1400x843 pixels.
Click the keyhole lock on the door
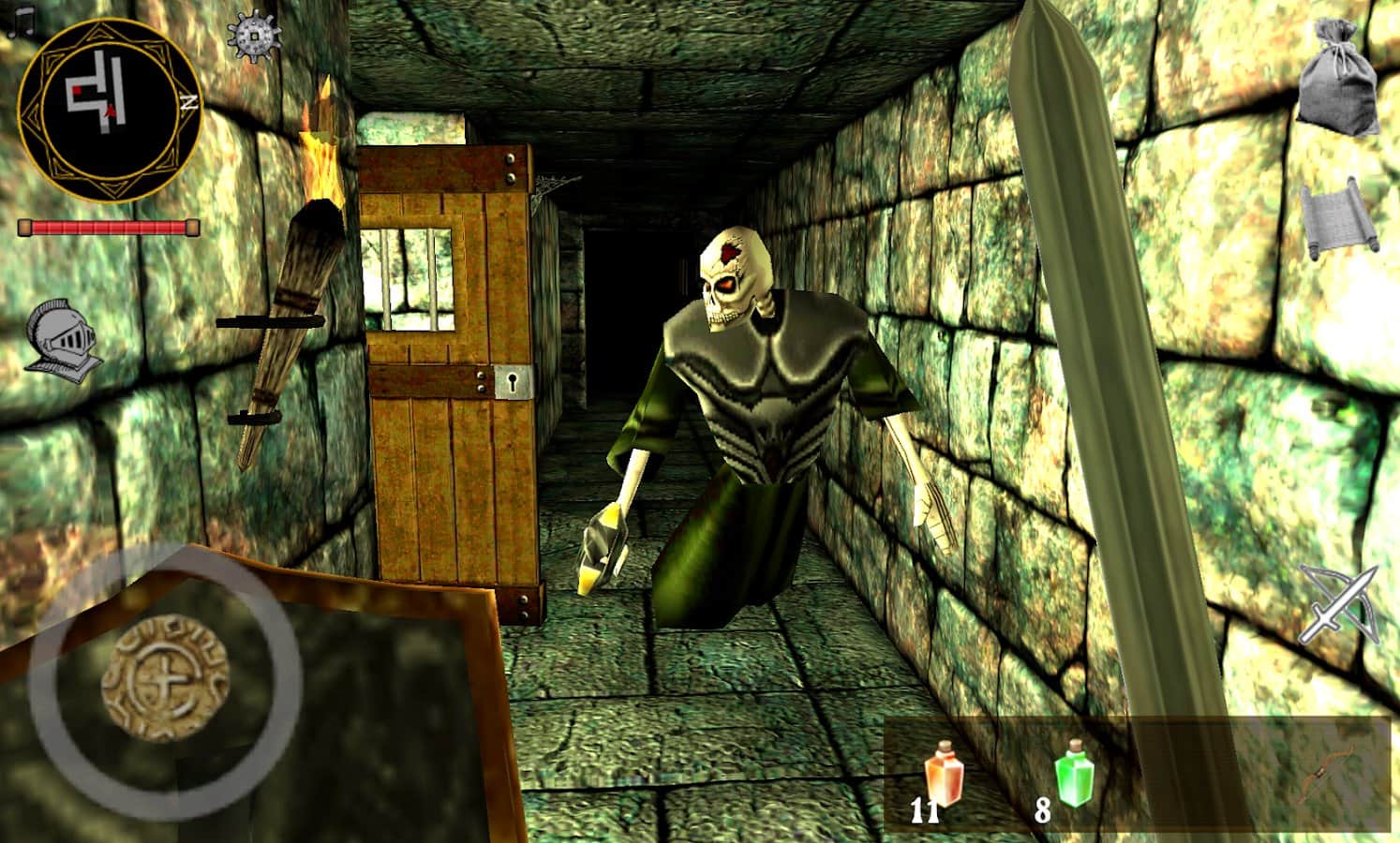[511, 382]
